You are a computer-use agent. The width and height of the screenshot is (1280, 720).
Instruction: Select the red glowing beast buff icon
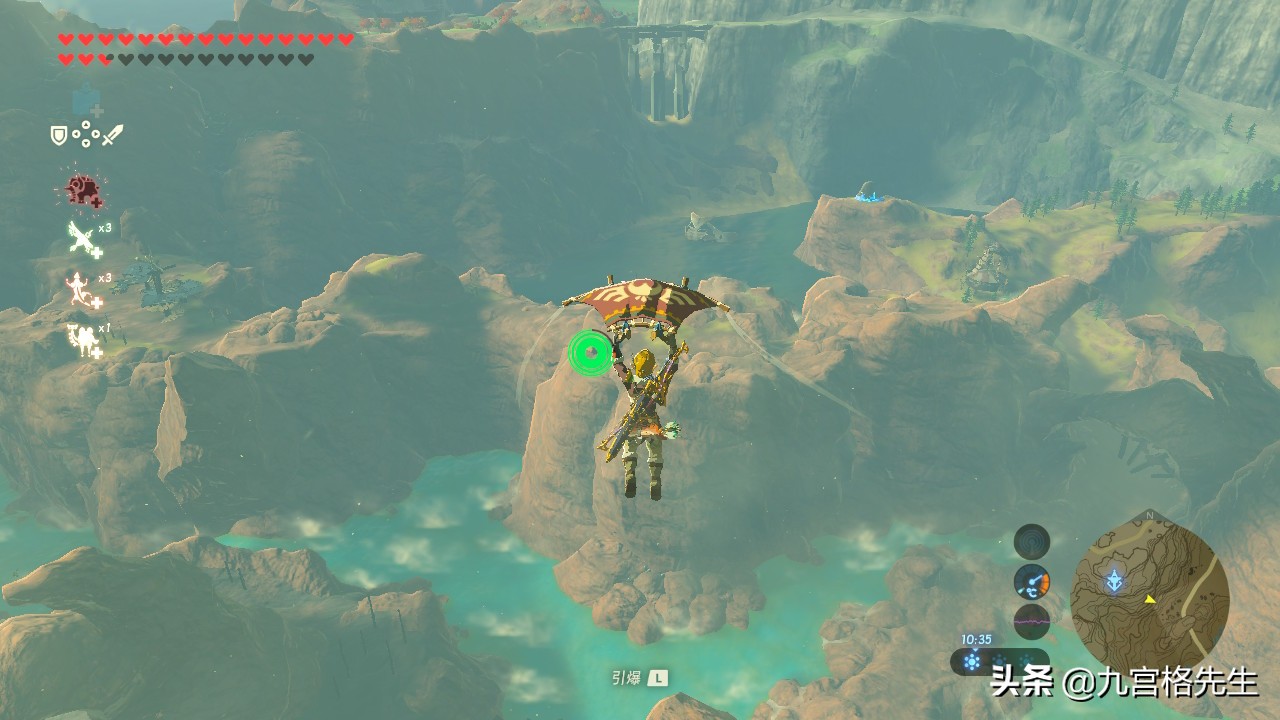[82, 189]
